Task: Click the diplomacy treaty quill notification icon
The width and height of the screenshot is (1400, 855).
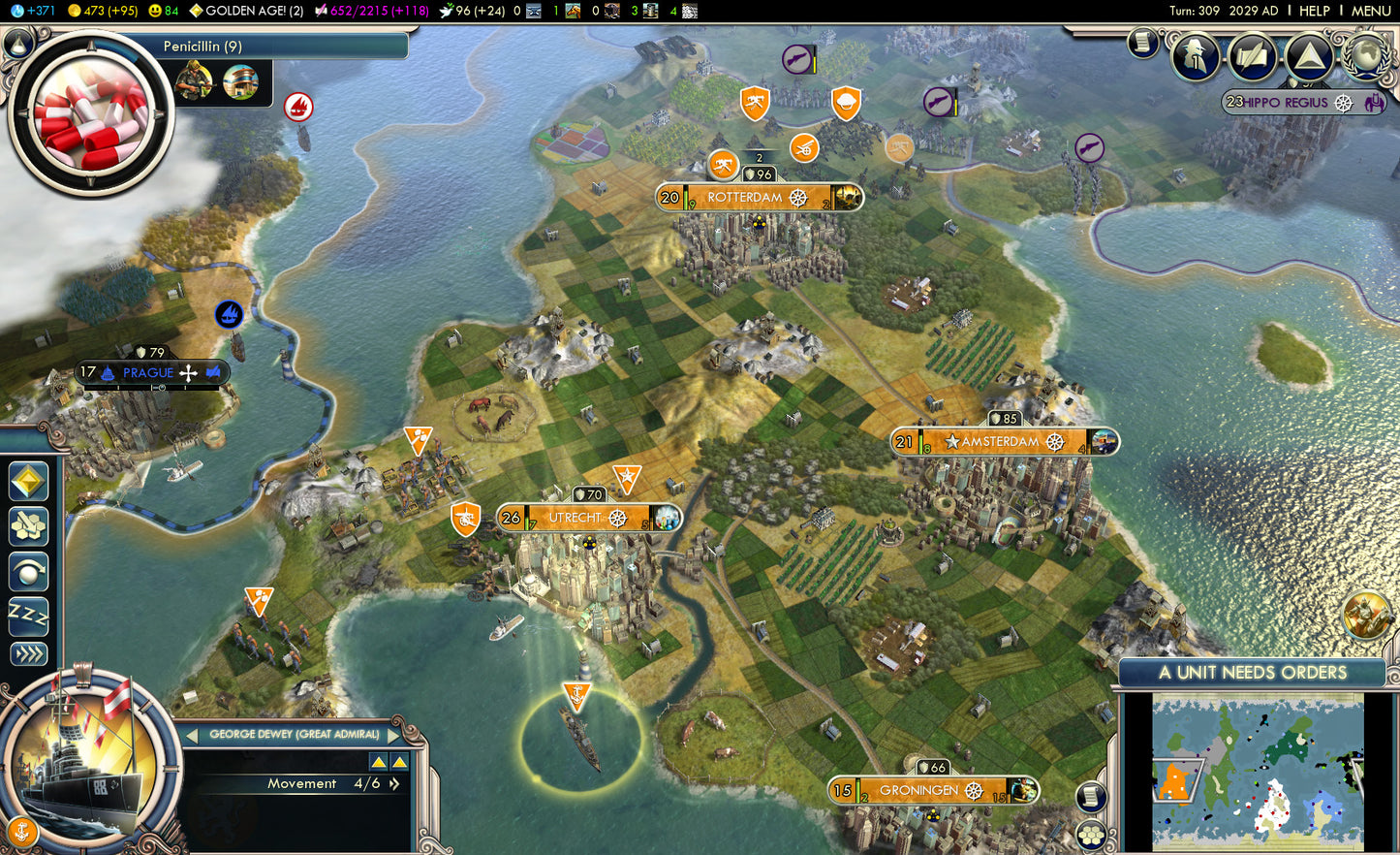Action: point(1252,56)
